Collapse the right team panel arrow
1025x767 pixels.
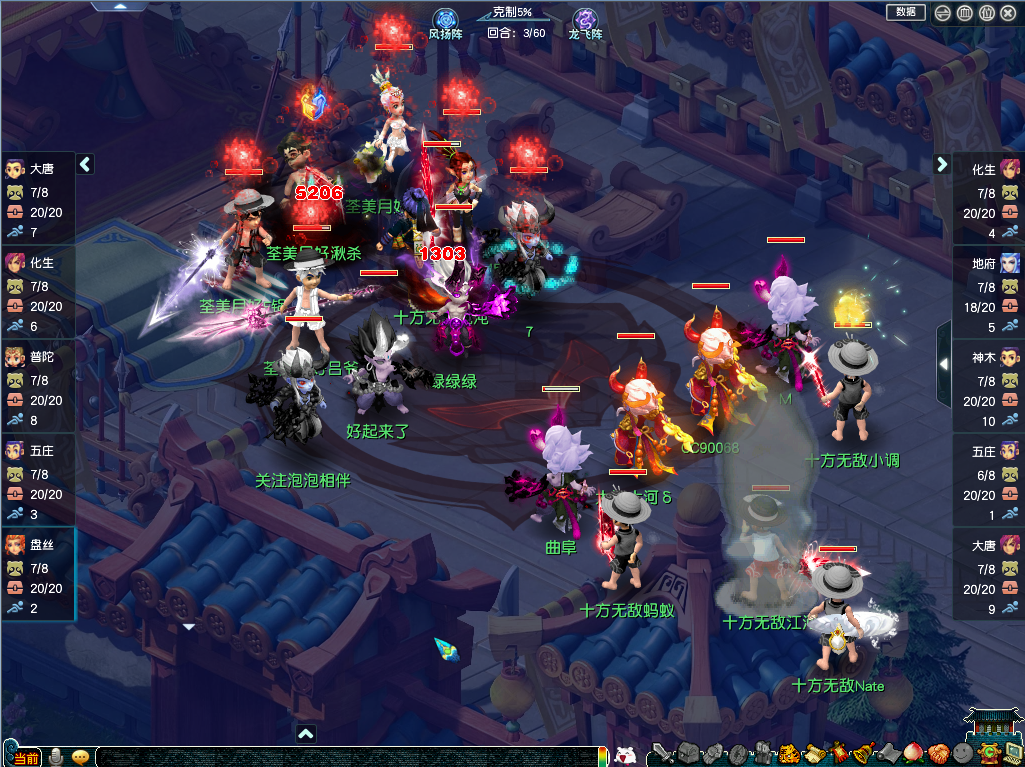(941, 164)
